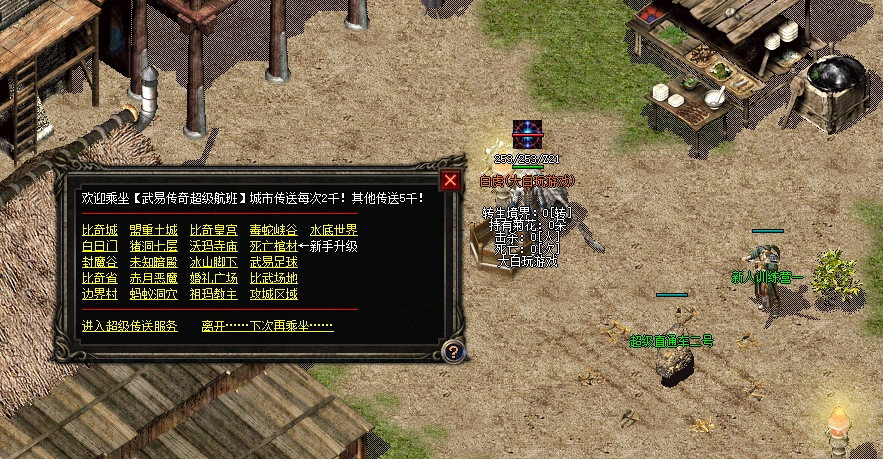Close the teleport dialog with the red X
883x459 pixels.
point(451,180)
